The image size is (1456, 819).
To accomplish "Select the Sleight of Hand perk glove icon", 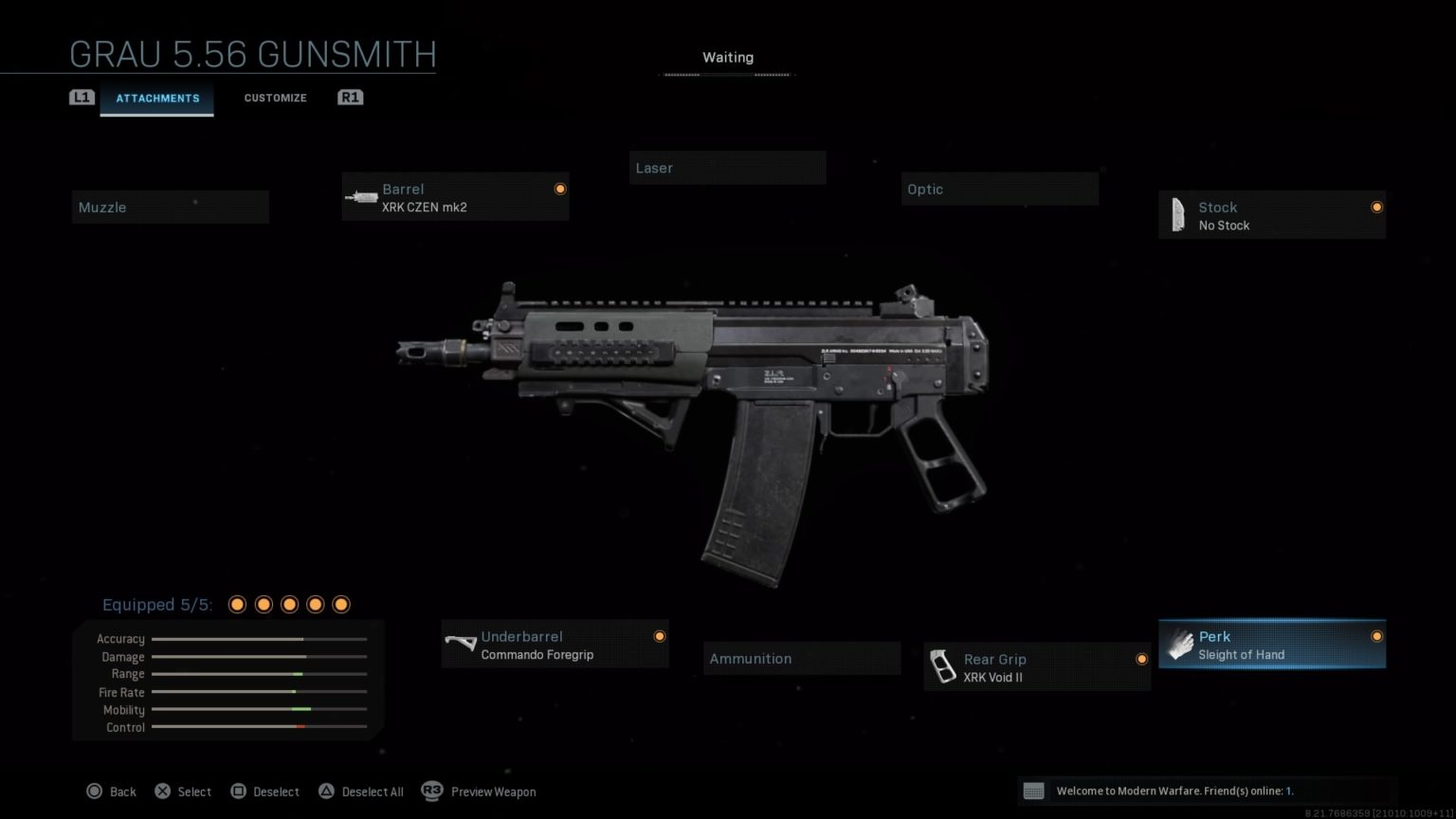I will (1180, 644).
